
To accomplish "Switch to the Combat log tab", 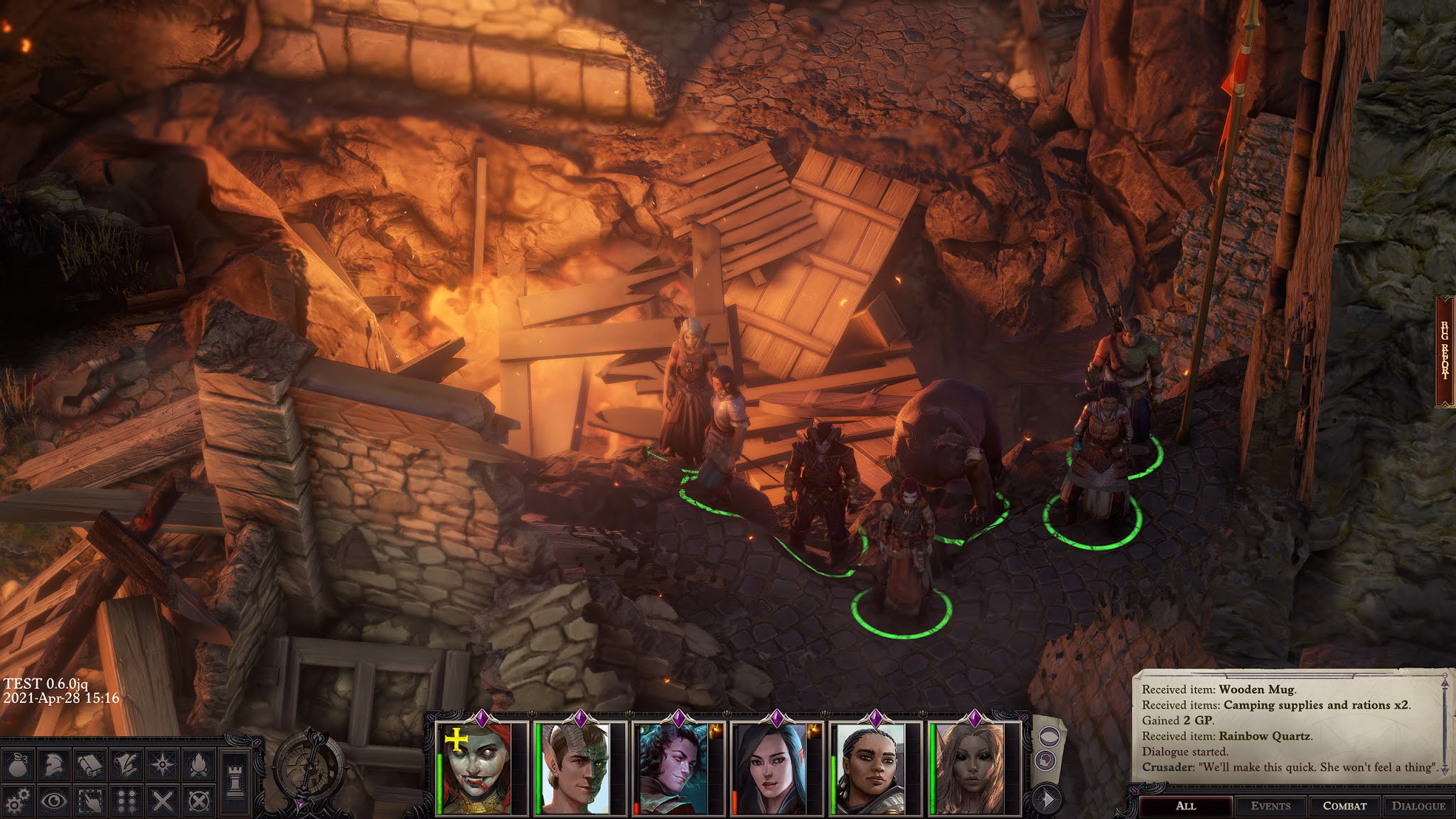I will pos(1345,805).
